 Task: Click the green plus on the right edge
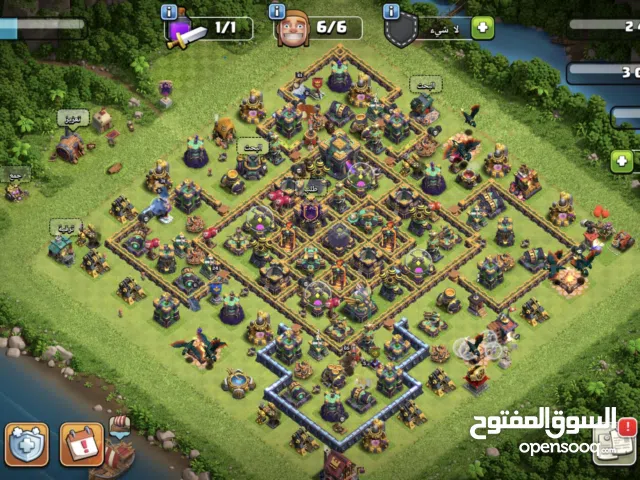622,160
